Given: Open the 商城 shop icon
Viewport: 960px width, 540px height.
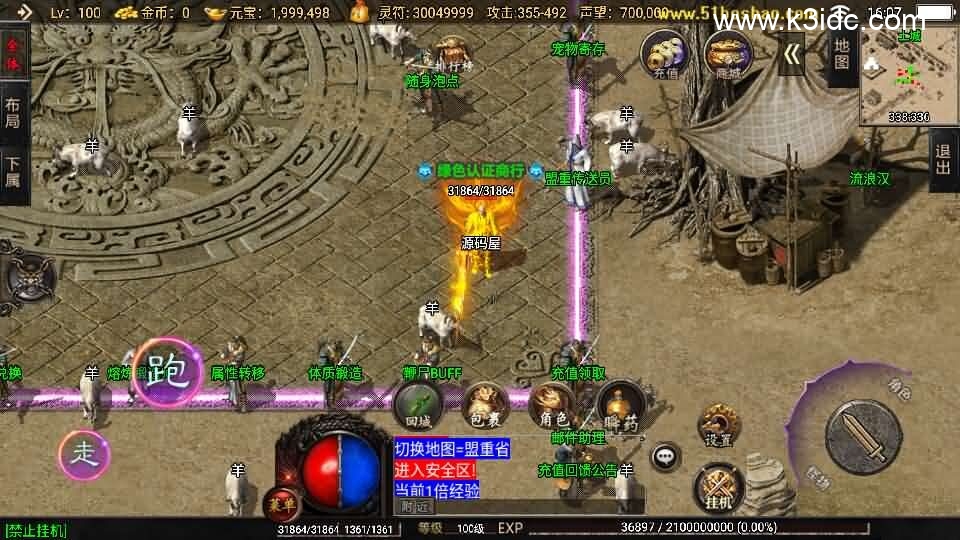Looking at the screenshot, I should (727, 54).
